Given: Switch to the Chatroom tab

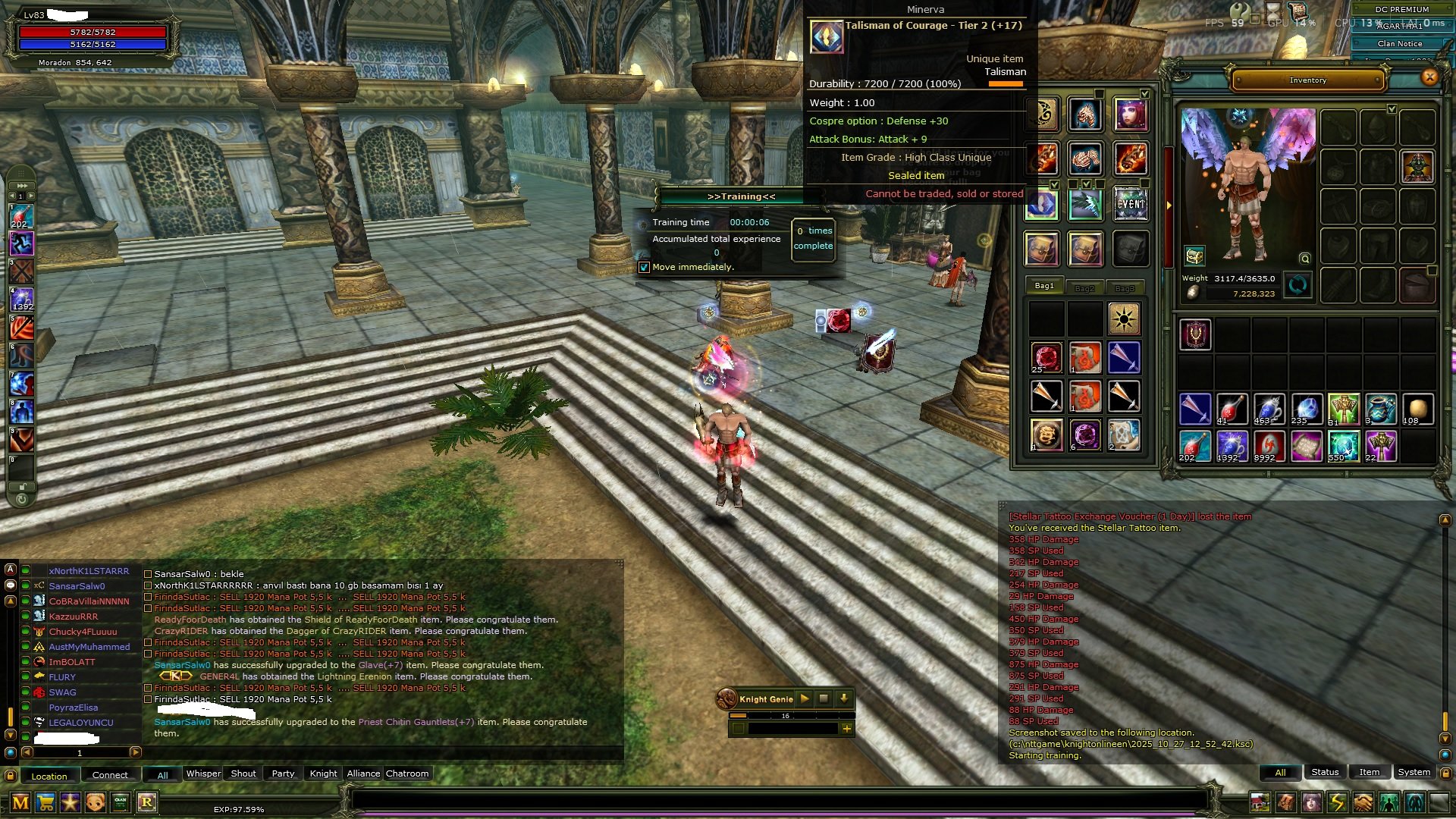Looking at the screenshot, I should pos(407,773).
